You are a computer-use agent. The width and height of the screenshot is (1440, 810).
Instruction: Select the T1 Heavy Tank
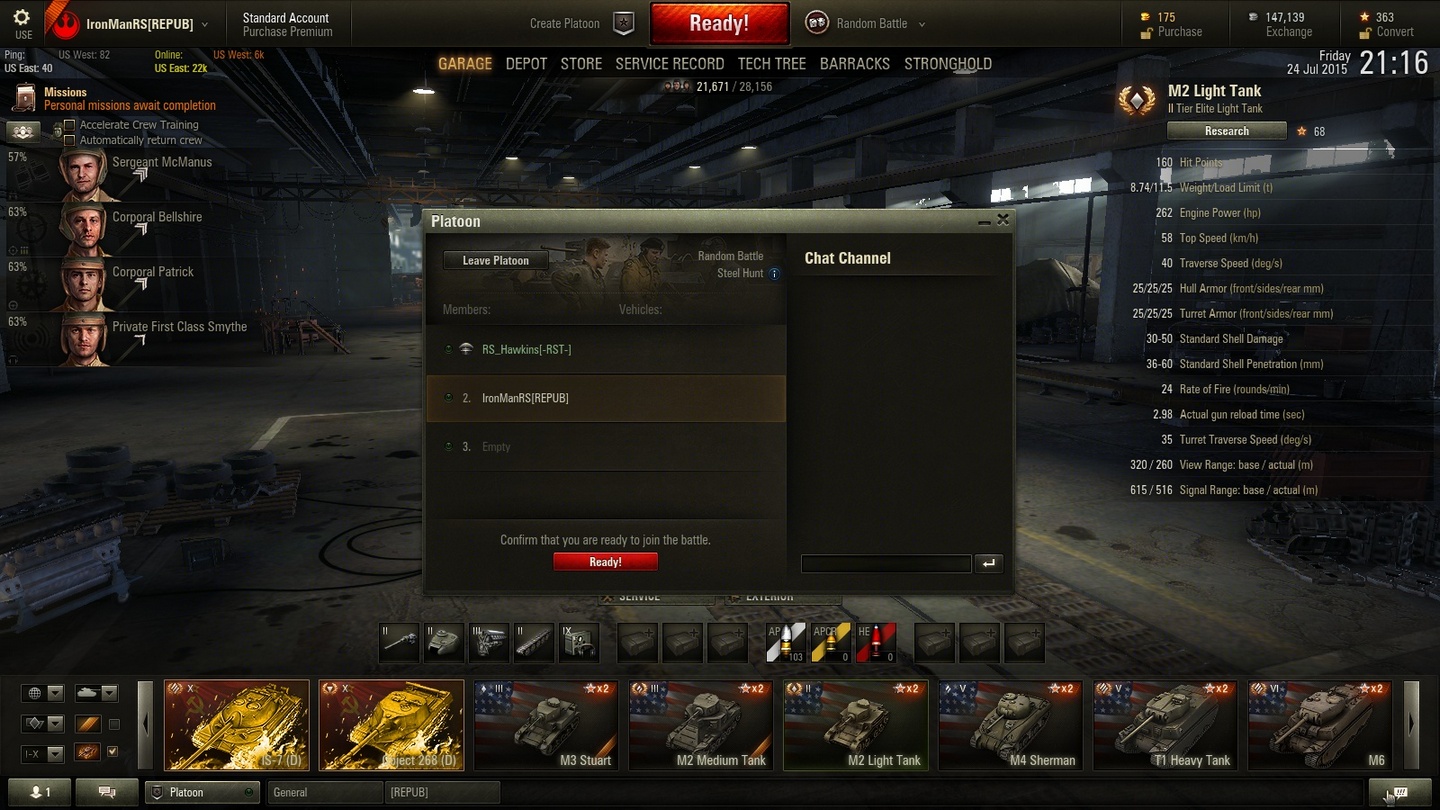1165,726
